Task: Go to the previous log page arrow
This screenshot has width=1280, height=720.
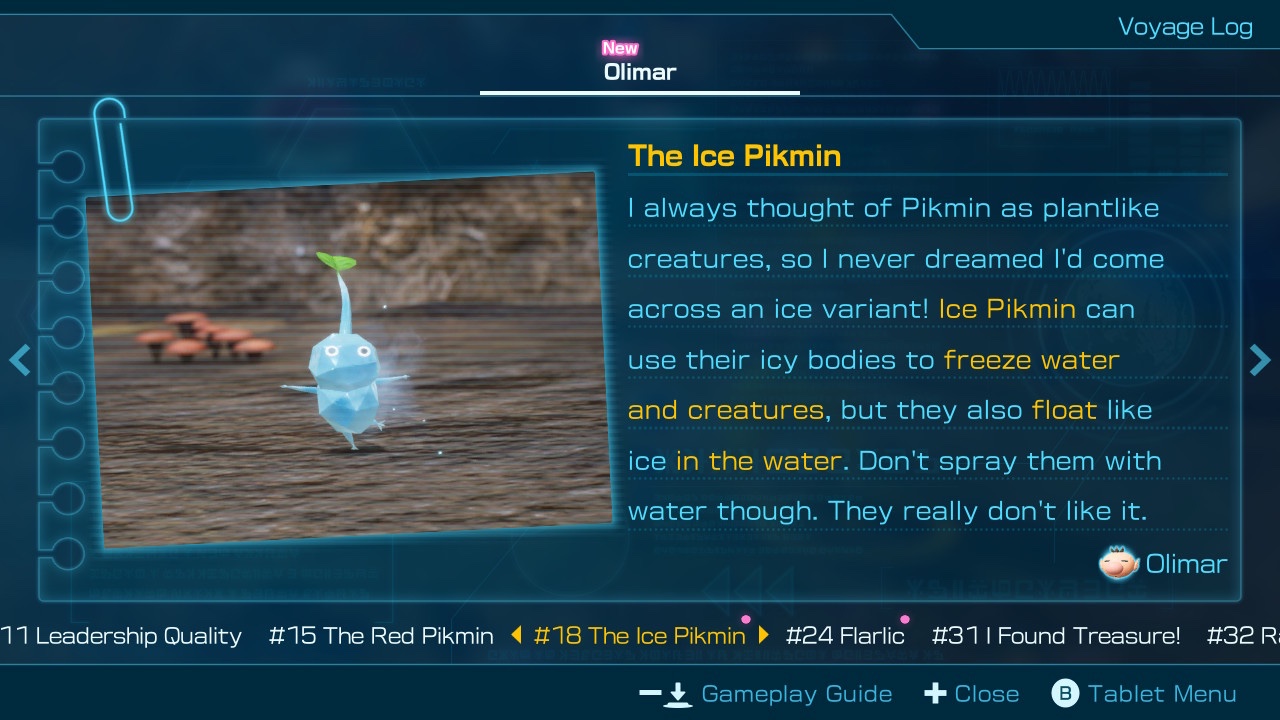Action: (x=19, y=360)
